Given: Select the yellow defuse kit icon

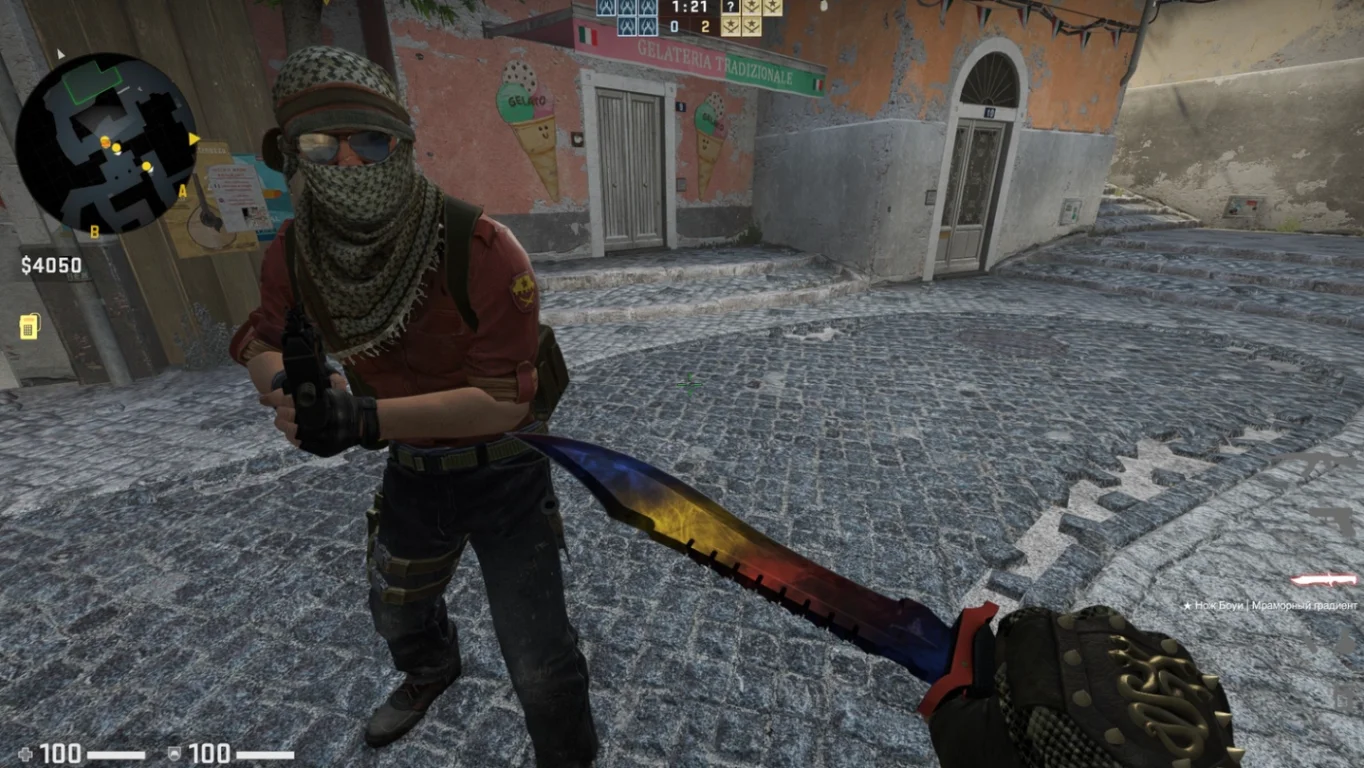Looking at the screenshot, I should 31,325.
